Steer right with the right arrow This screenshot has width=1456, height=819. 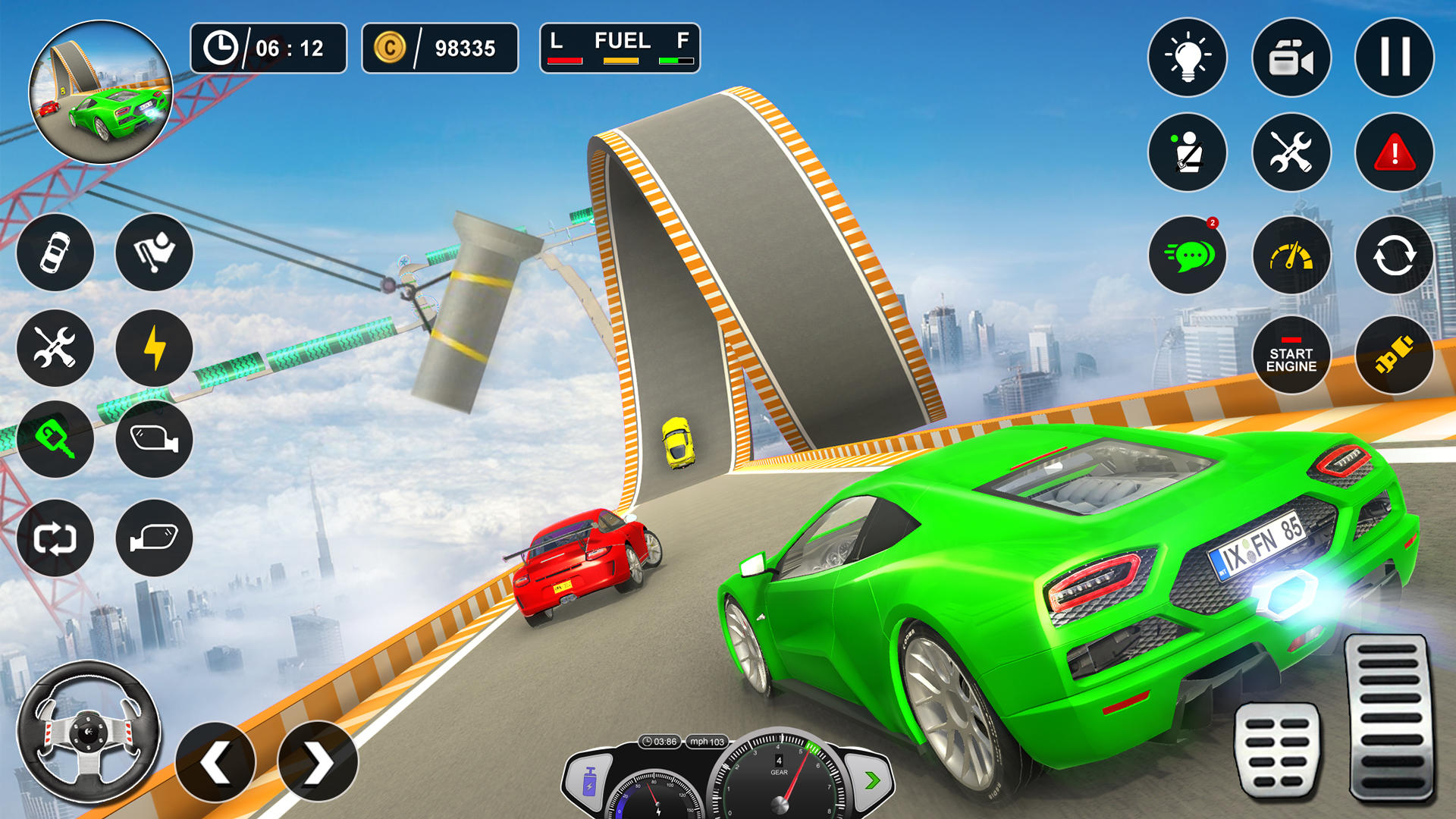pyautogui.click(x=318, y=762)
